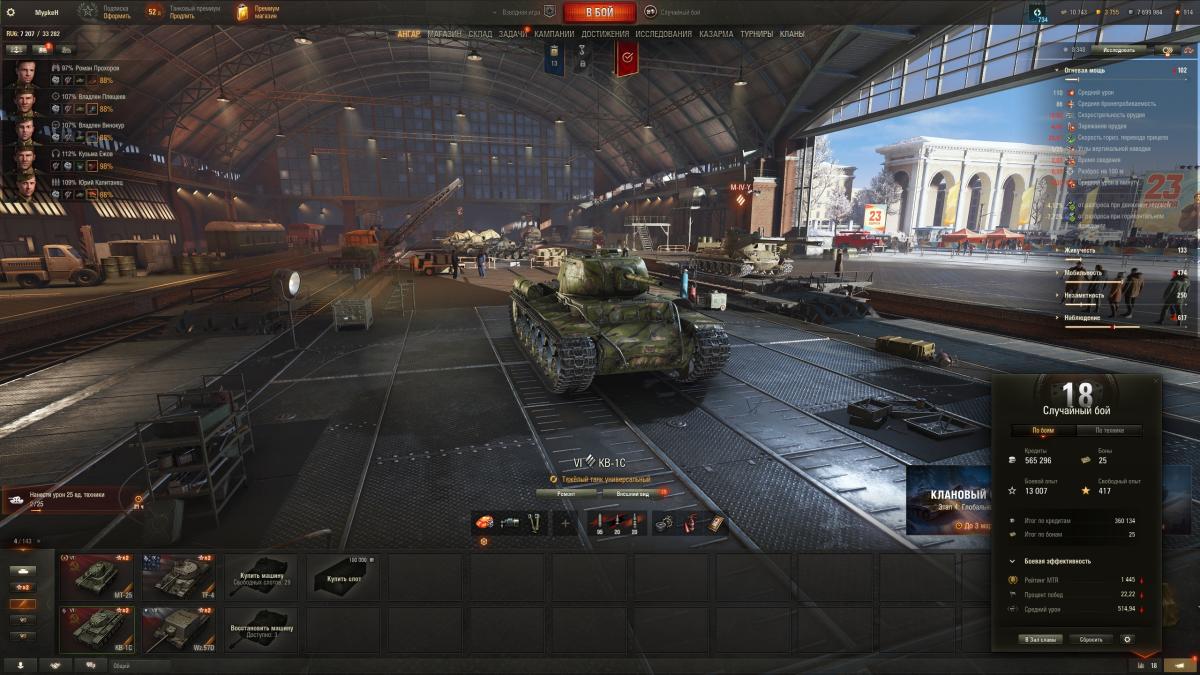Go to the СКЛАД depot tab

pos(480,34)
